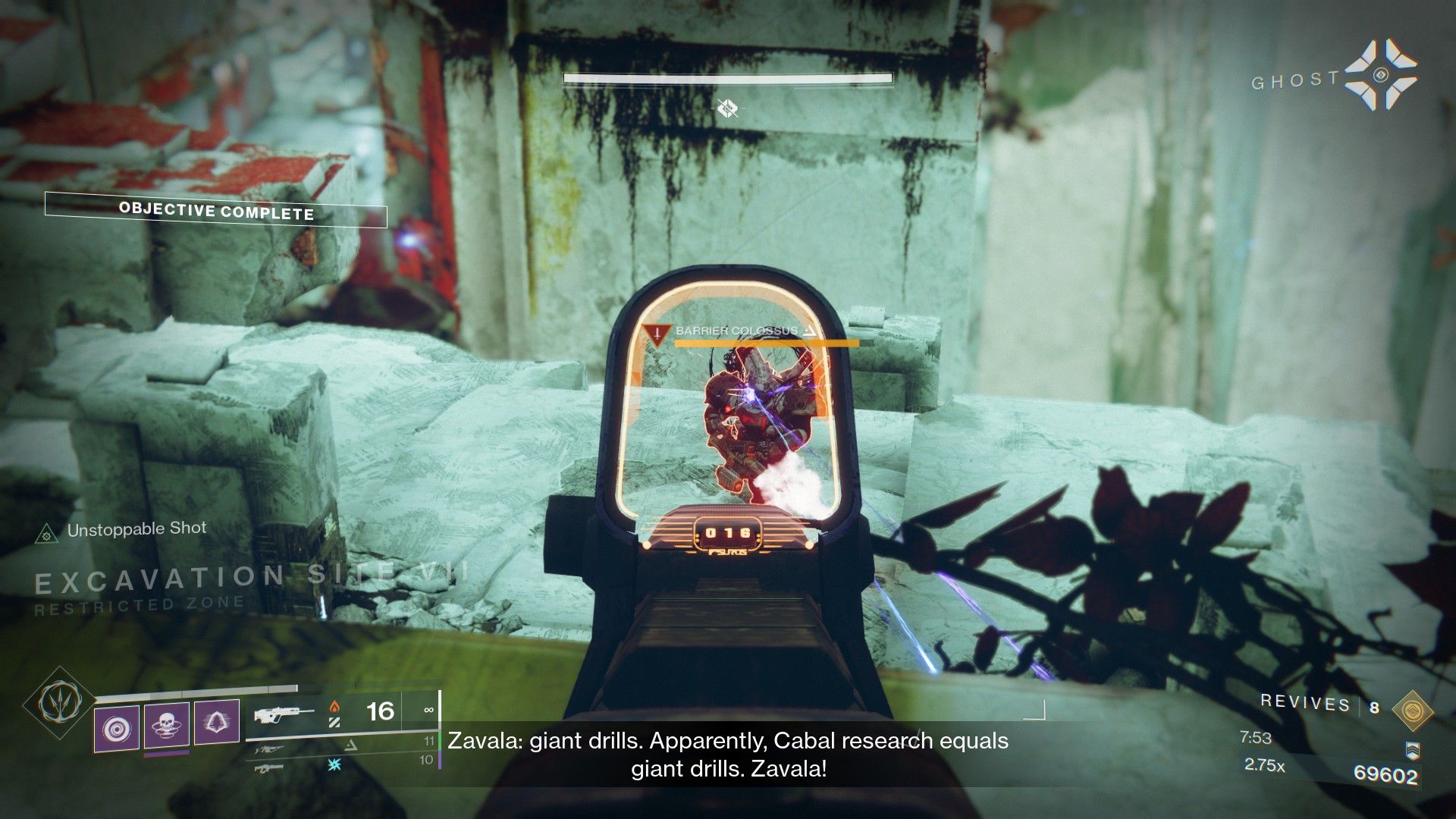Click the skull melee ability icon
This screenshot has width=1456, height=819.
pos(166,723)
